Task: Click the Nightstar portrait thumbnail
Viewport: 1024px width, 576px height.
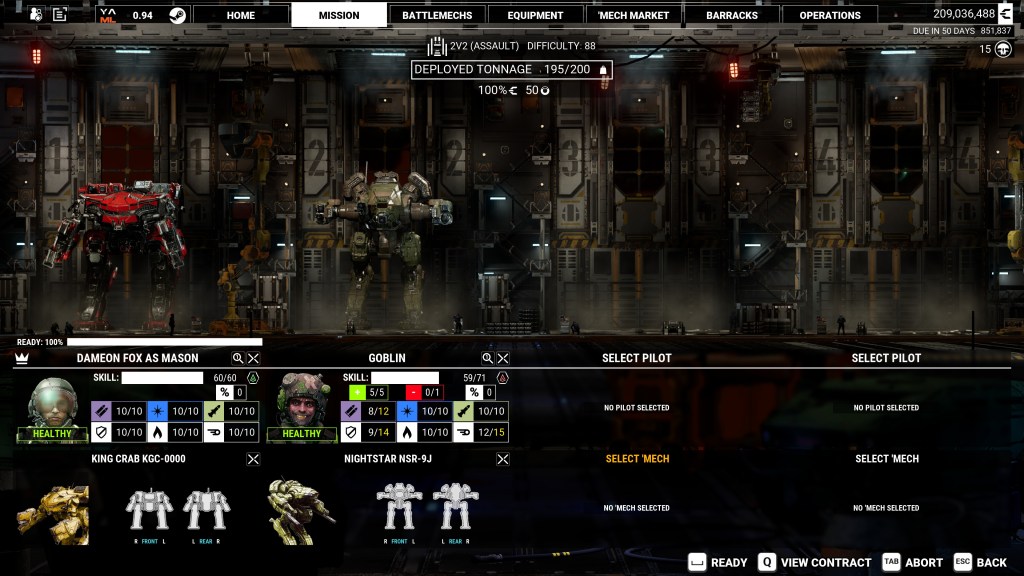Action: click(302, 512)
